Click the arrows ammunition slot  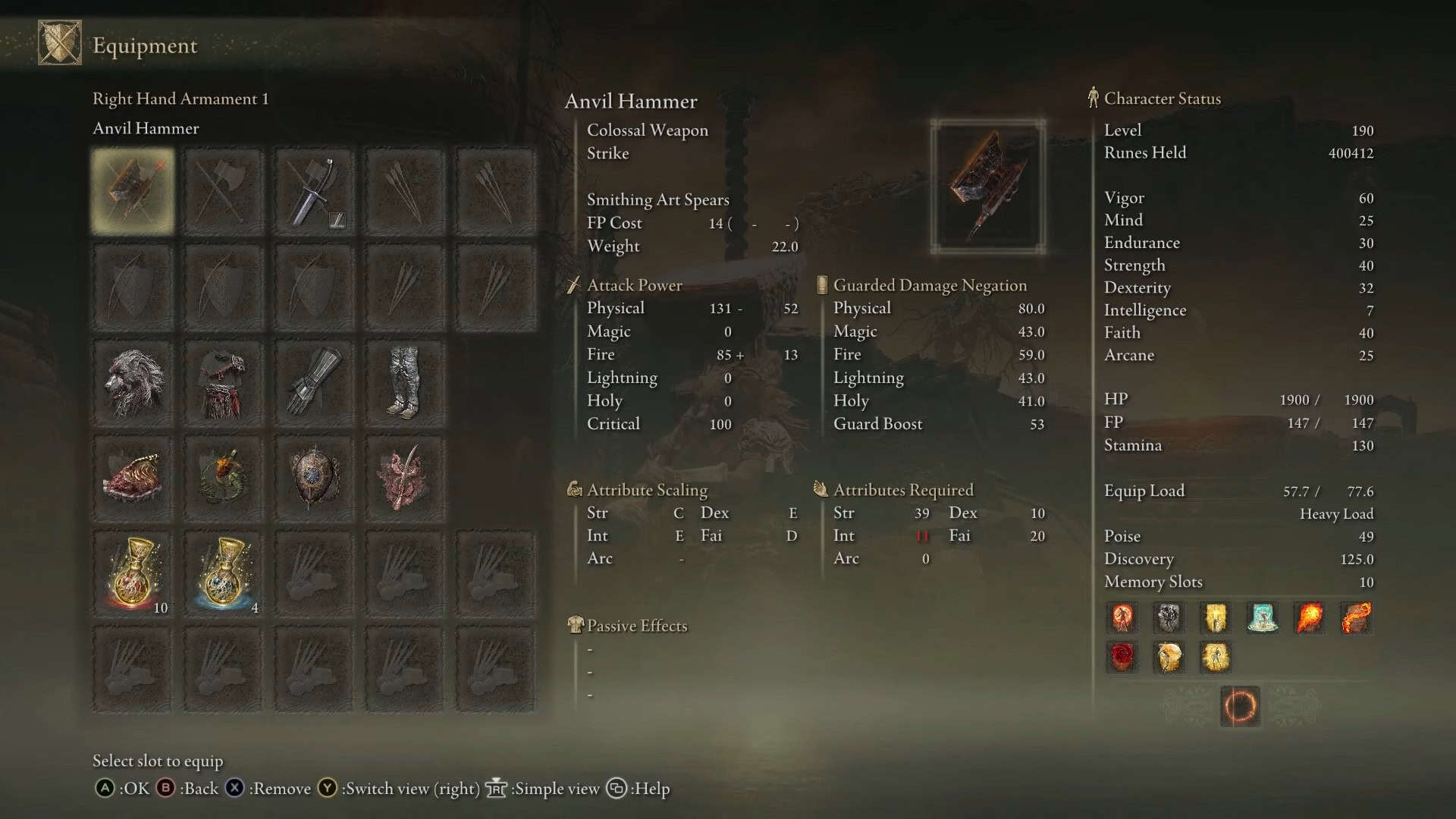[x=405, y=190]
